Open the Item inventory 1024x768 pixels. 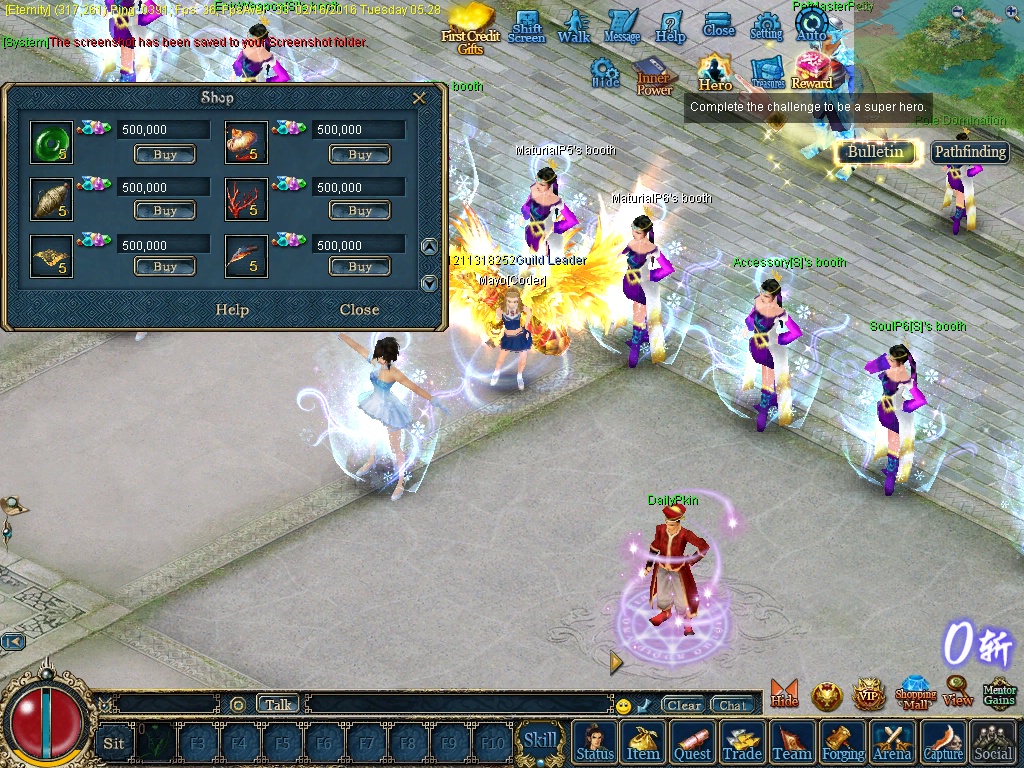[x=643, y=743]
